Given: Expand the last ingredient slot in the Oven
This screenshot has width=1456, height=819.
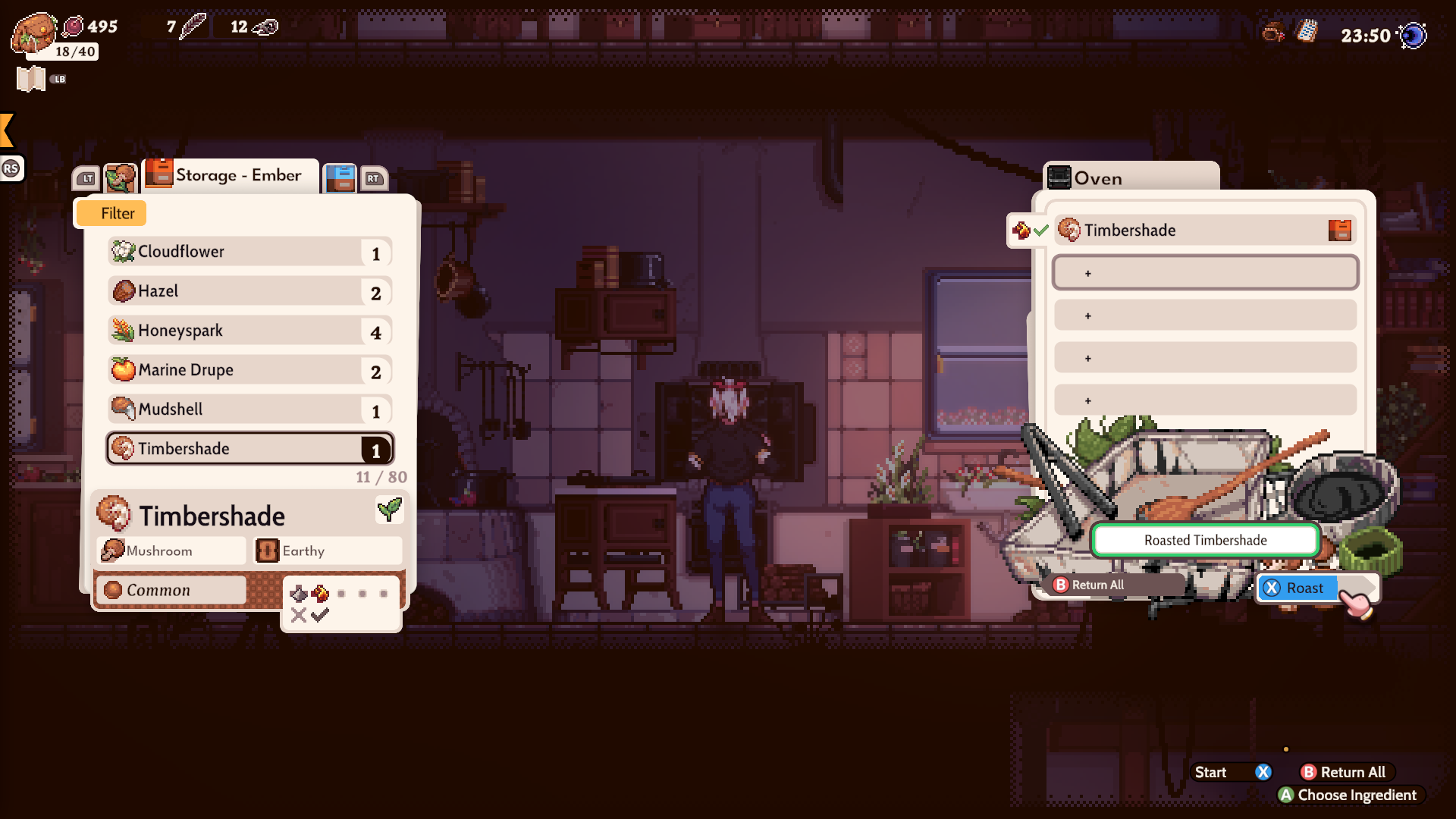Looking at the screenshot, I should (x=1204, y=400).
